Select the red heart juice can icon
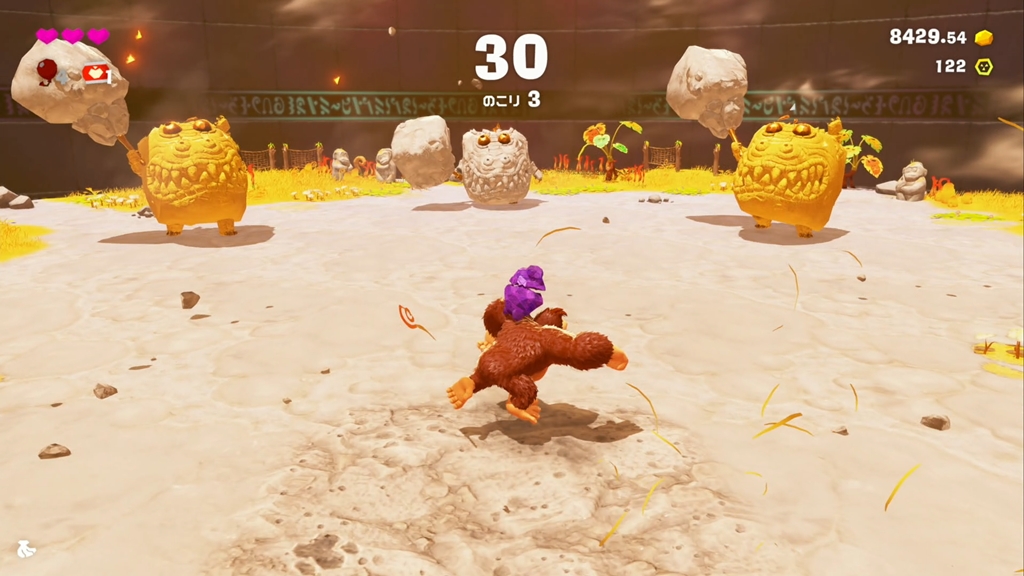 pyautogui.click(x=95, y=72)
